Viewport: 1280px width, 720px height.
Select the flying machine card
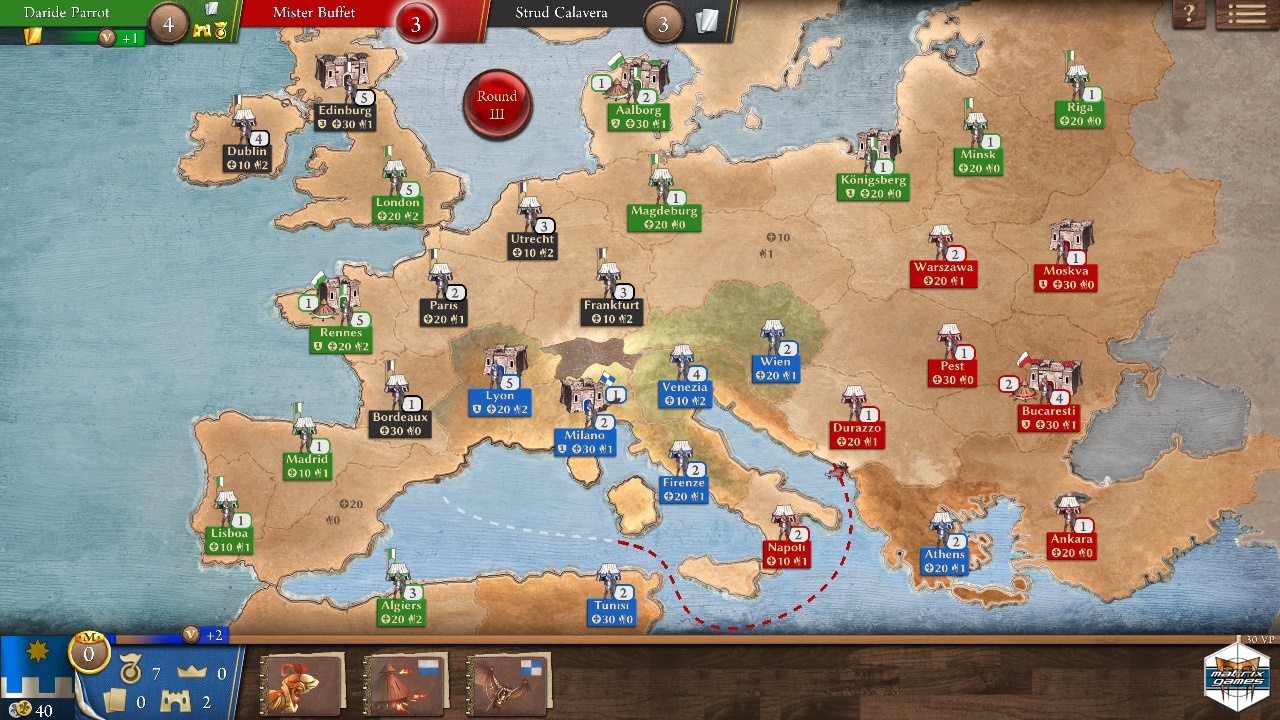pyautogui.click(x=509, y=684)
